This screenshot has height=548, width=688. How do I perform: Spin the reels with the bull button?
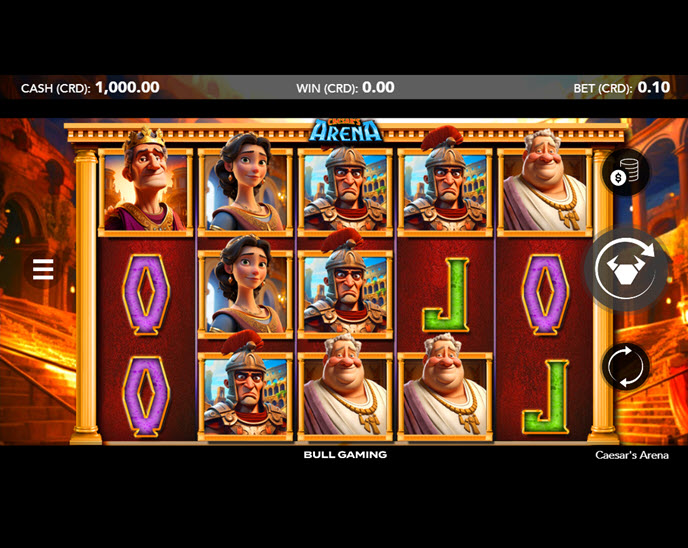625,269
